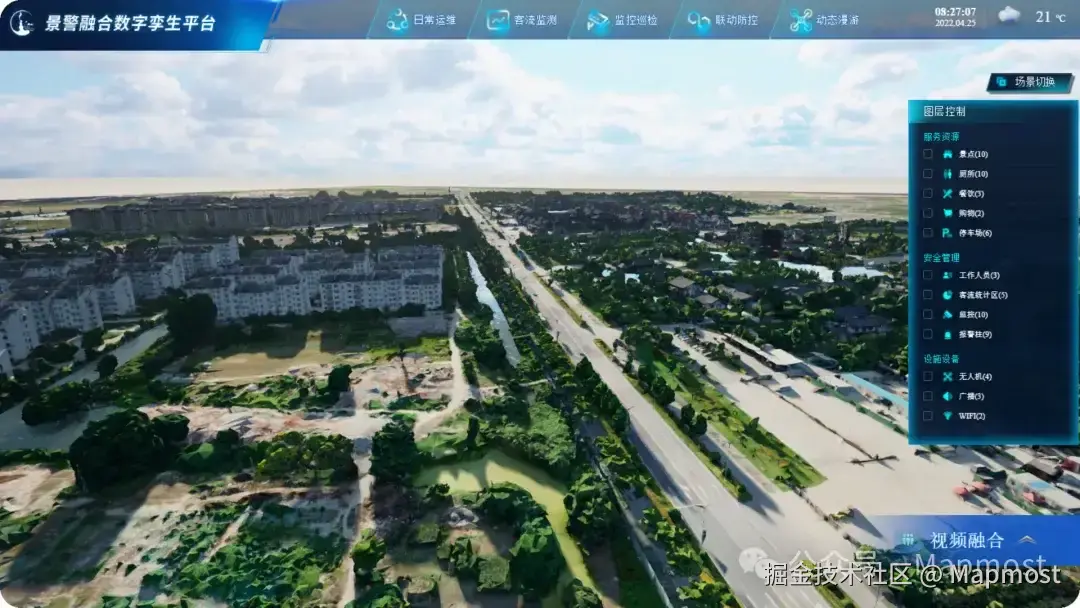Show the 停车场(6) layer
Screen dimensions: 1080x608
click(x=928, y=233)
